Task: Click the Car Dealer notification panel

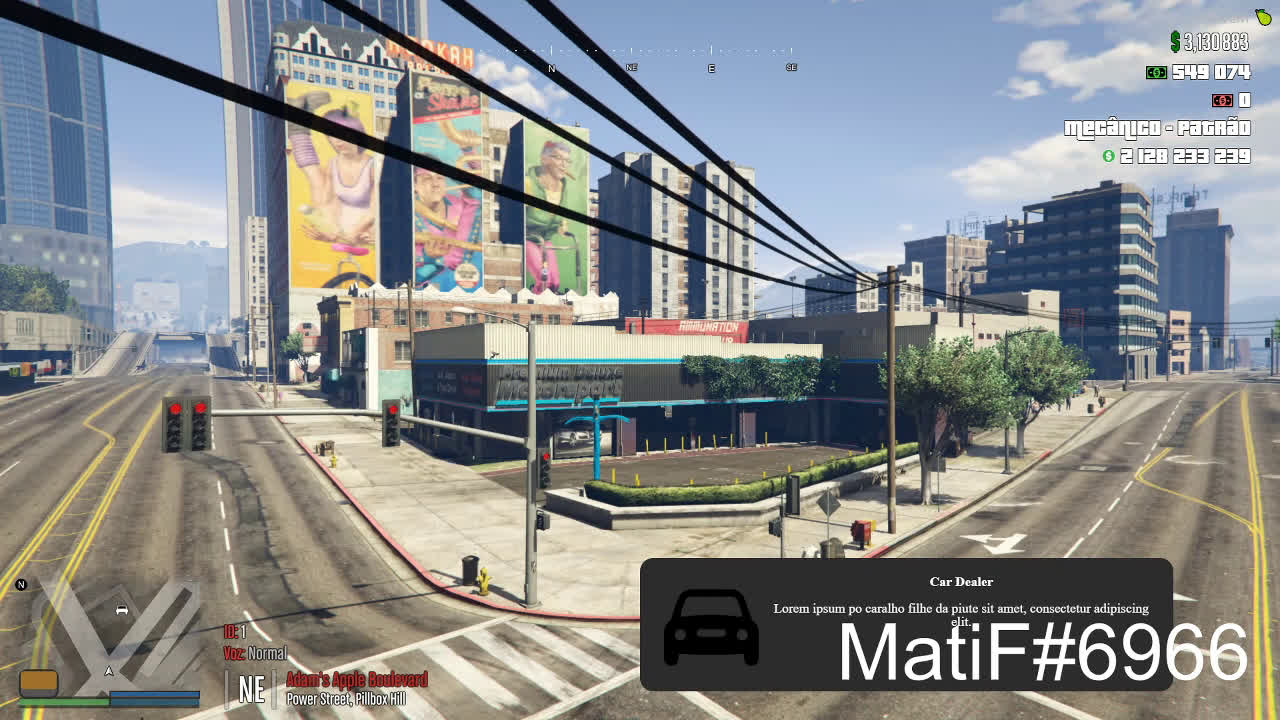Action: tap(905, 624)
